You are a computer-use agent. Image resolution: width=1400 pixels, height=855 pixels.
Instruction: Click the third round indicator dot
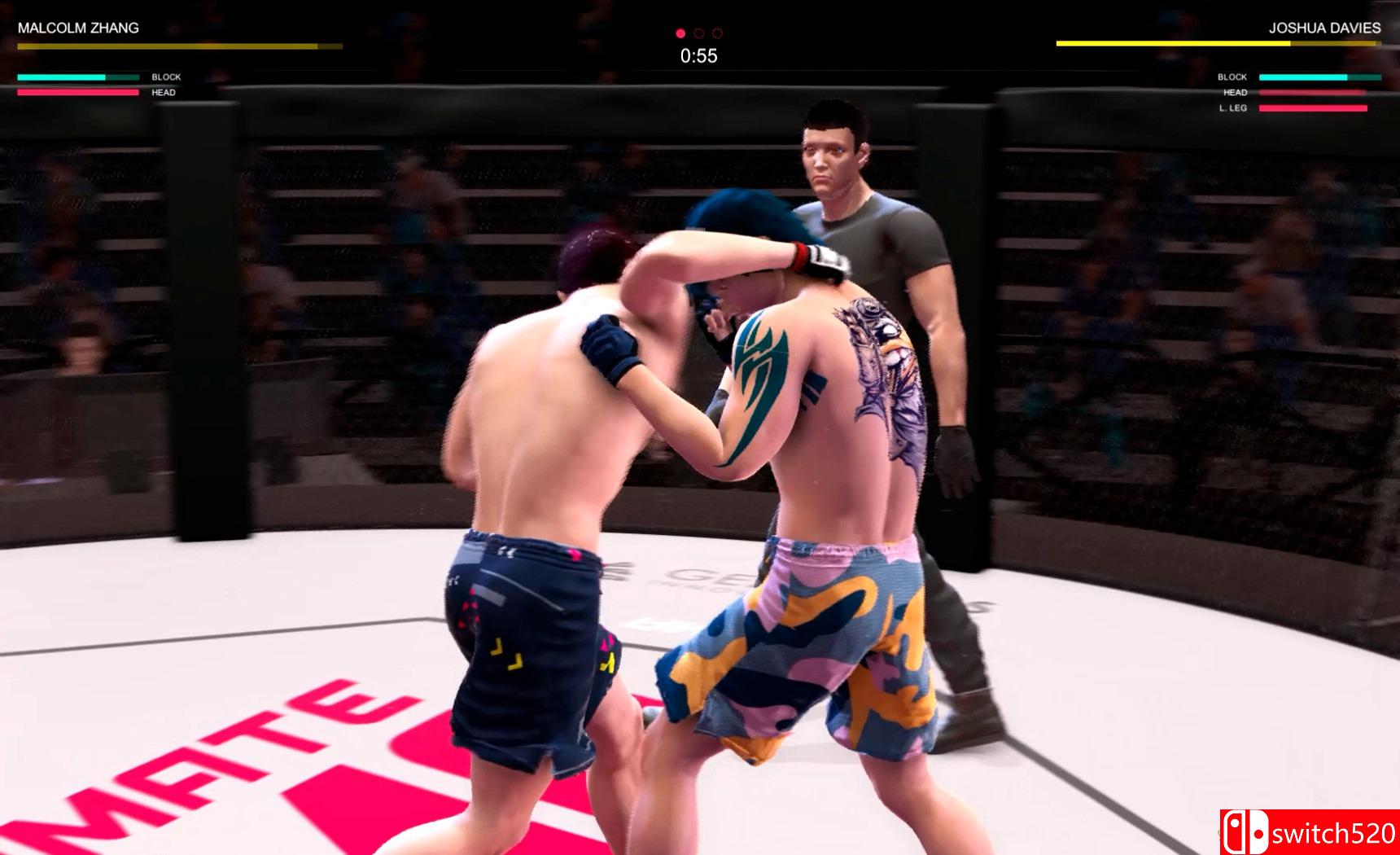[716, 33]
